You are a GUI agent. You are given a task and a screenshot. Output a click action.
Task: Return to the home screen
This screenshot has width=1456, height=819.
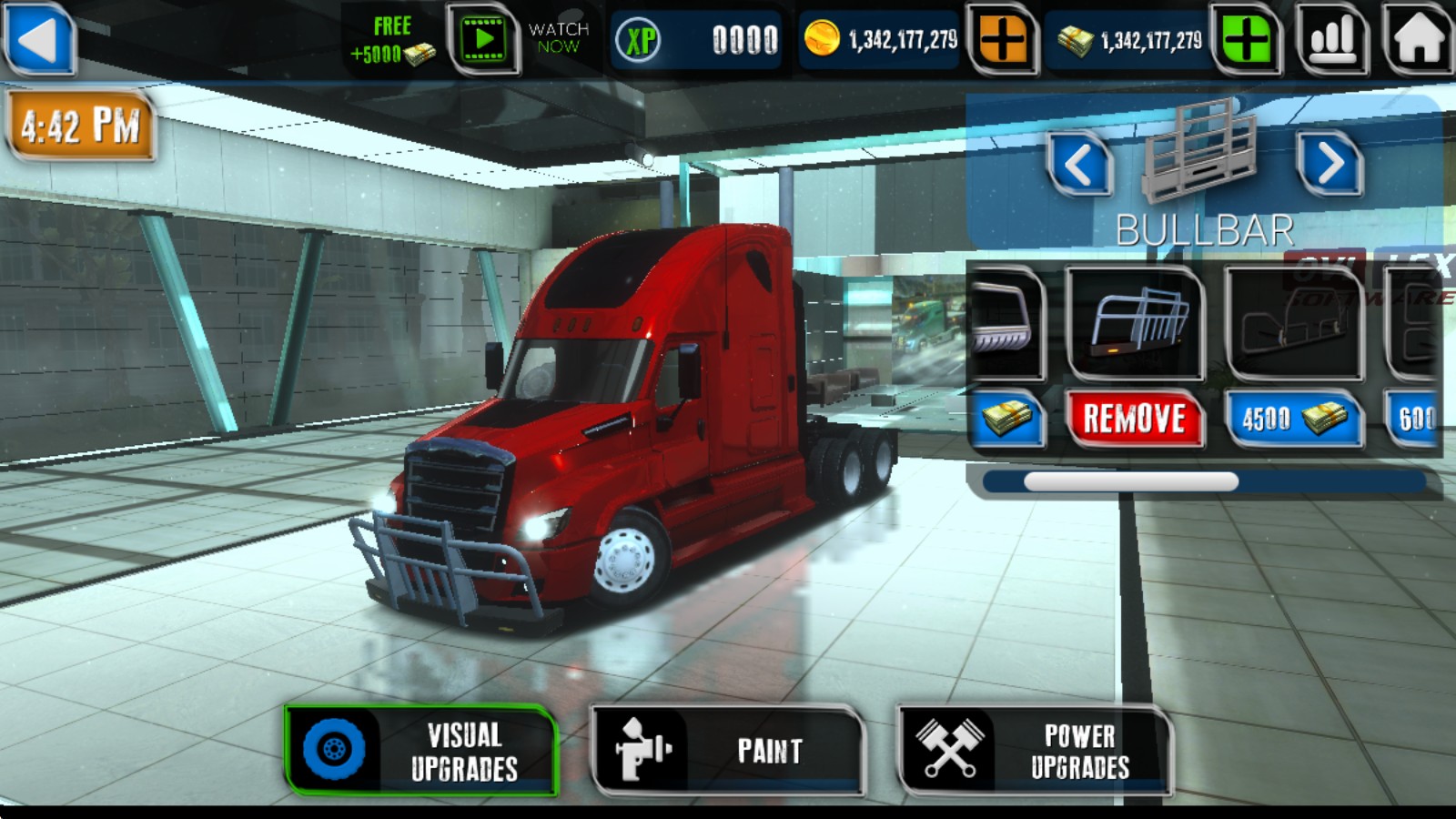pyautogui.click(x=1418, y=39)
